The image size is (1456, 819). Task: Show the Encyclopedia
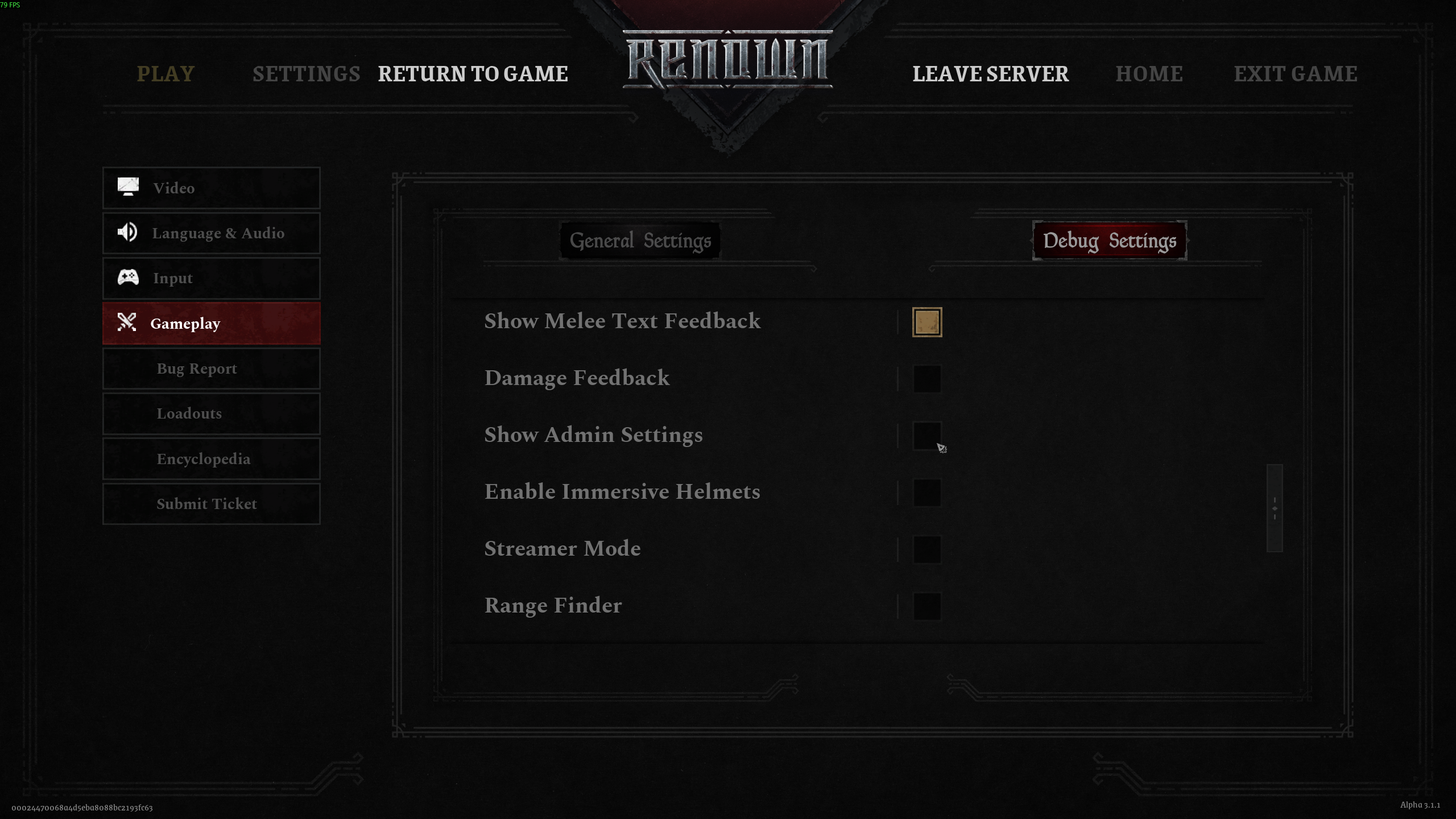coord(211,459)
